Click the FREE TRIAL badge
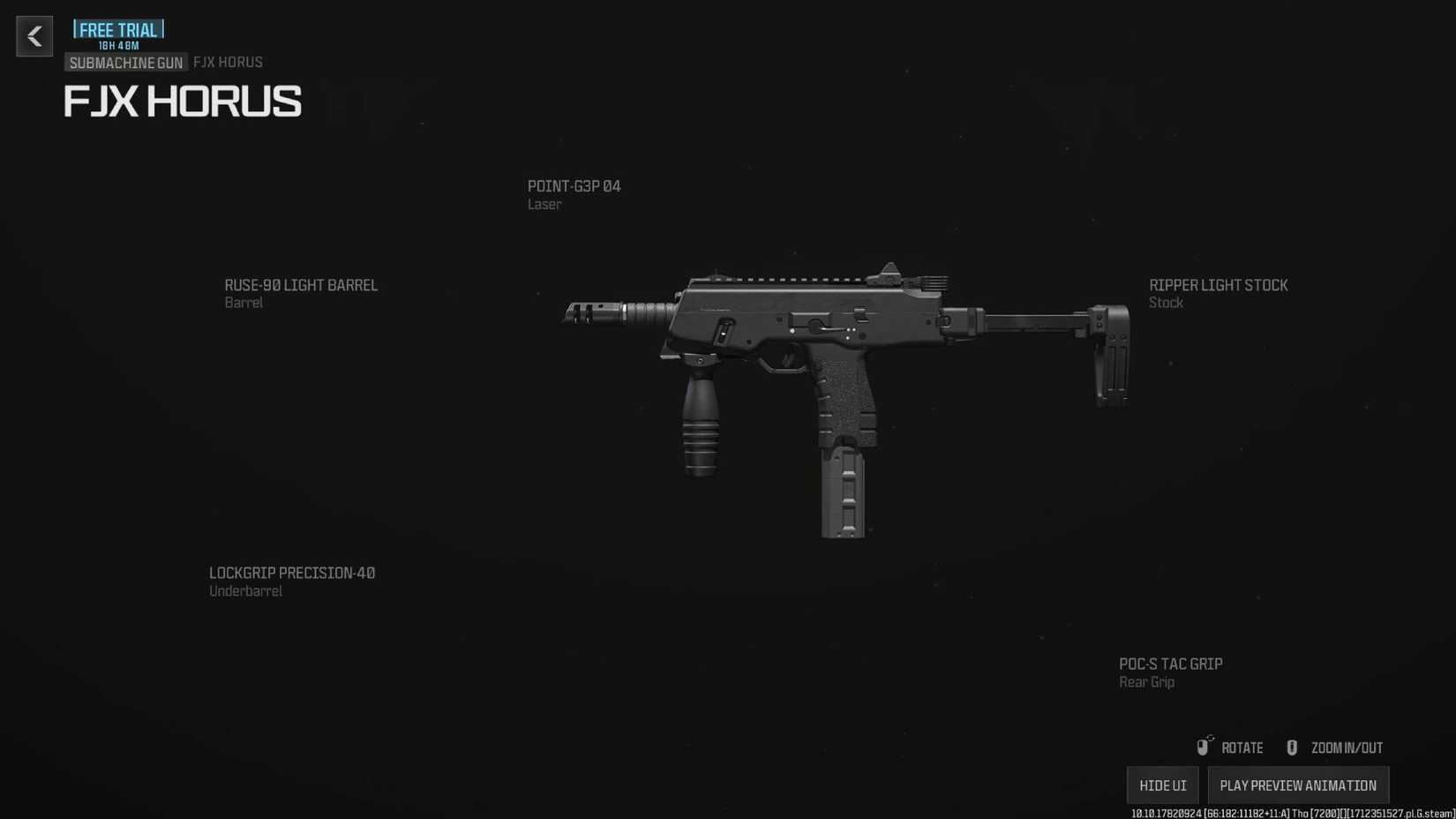1456x819 pixels. (x=117, y=29)
